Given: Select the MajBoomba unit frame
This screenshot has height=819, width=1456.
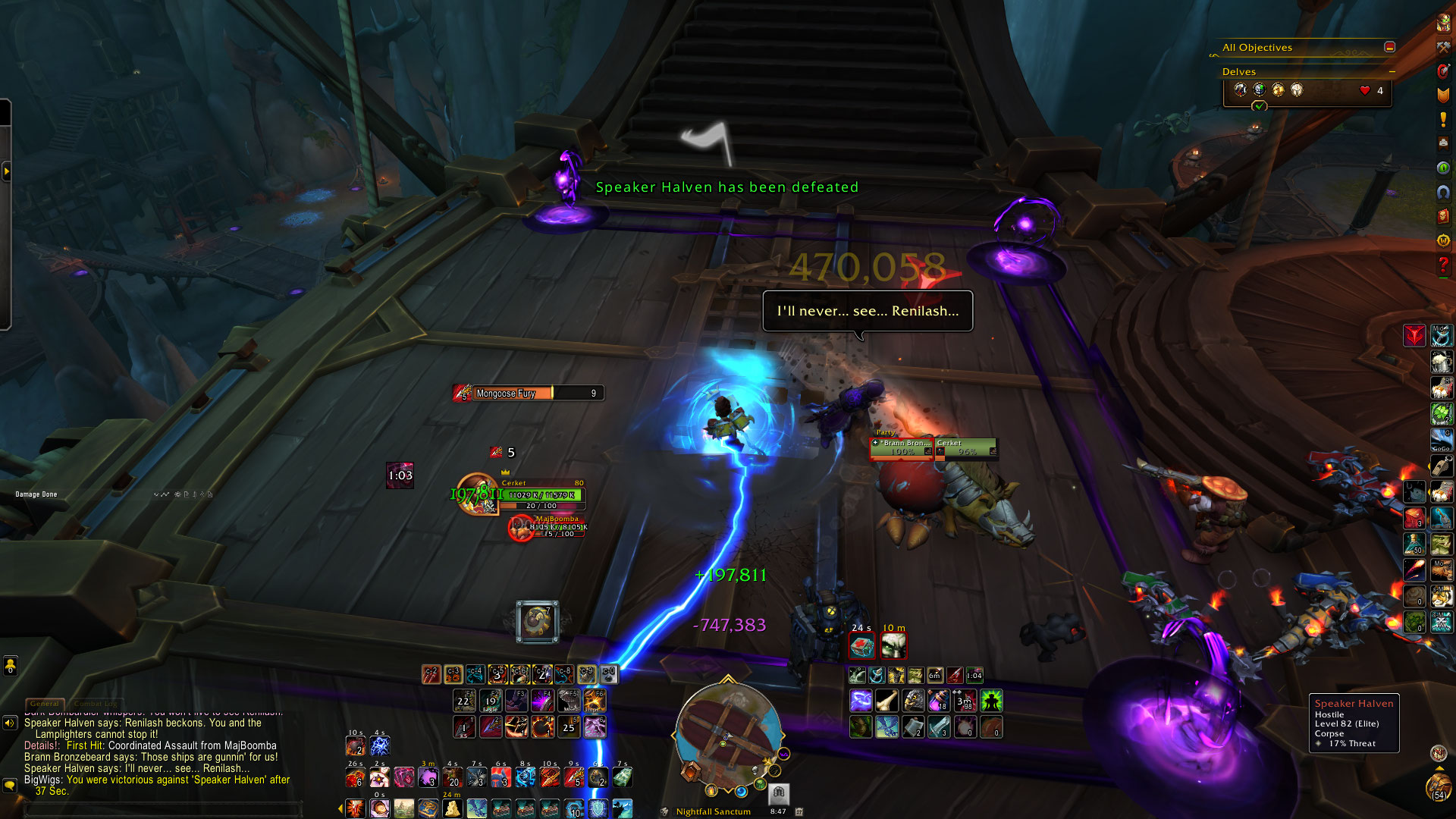Looking at the screenshot, I should click(x=557, y=527).
